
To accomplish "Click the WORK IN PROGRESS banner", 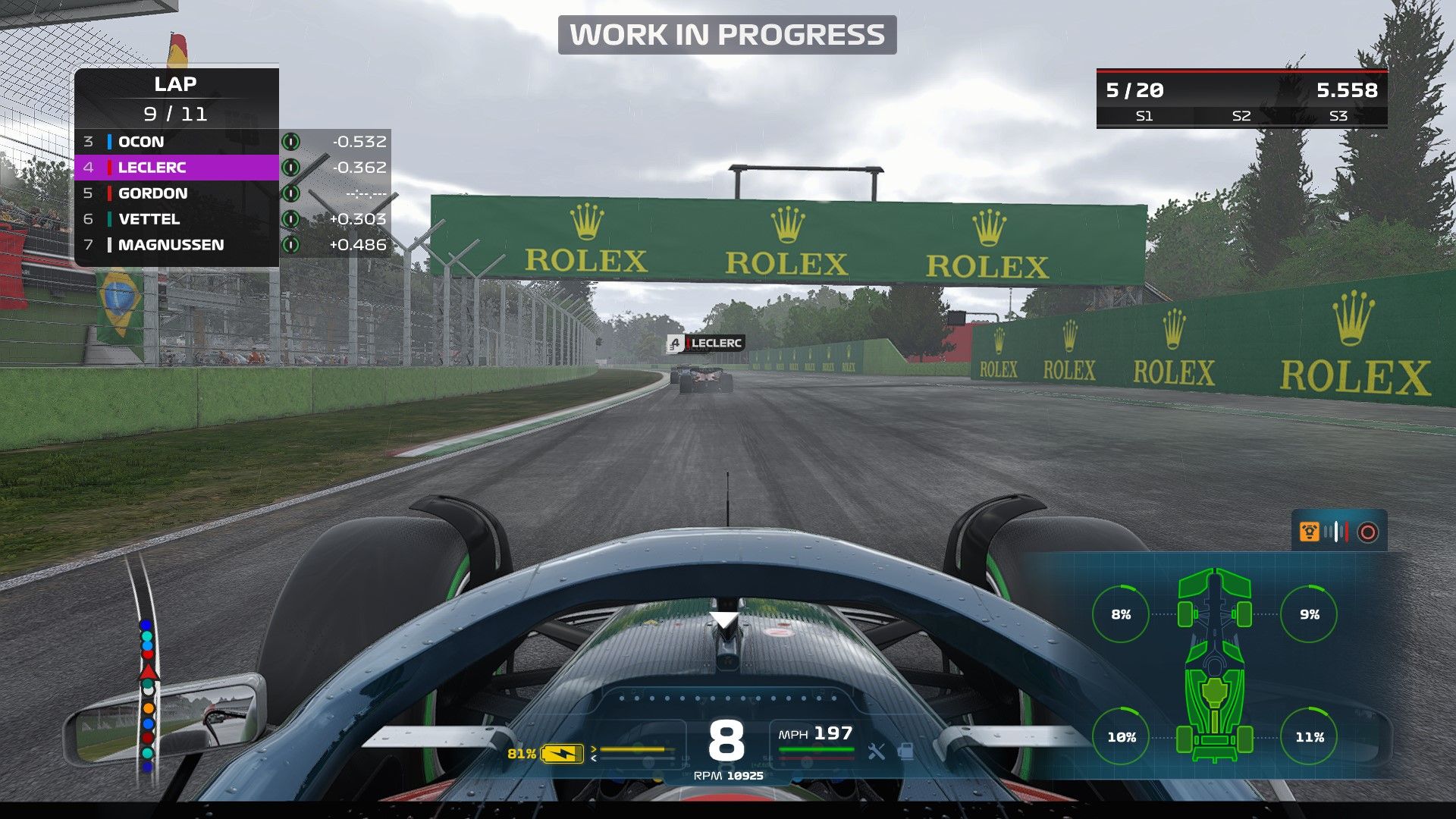I will pyautogui.click(x=727, y=33).
